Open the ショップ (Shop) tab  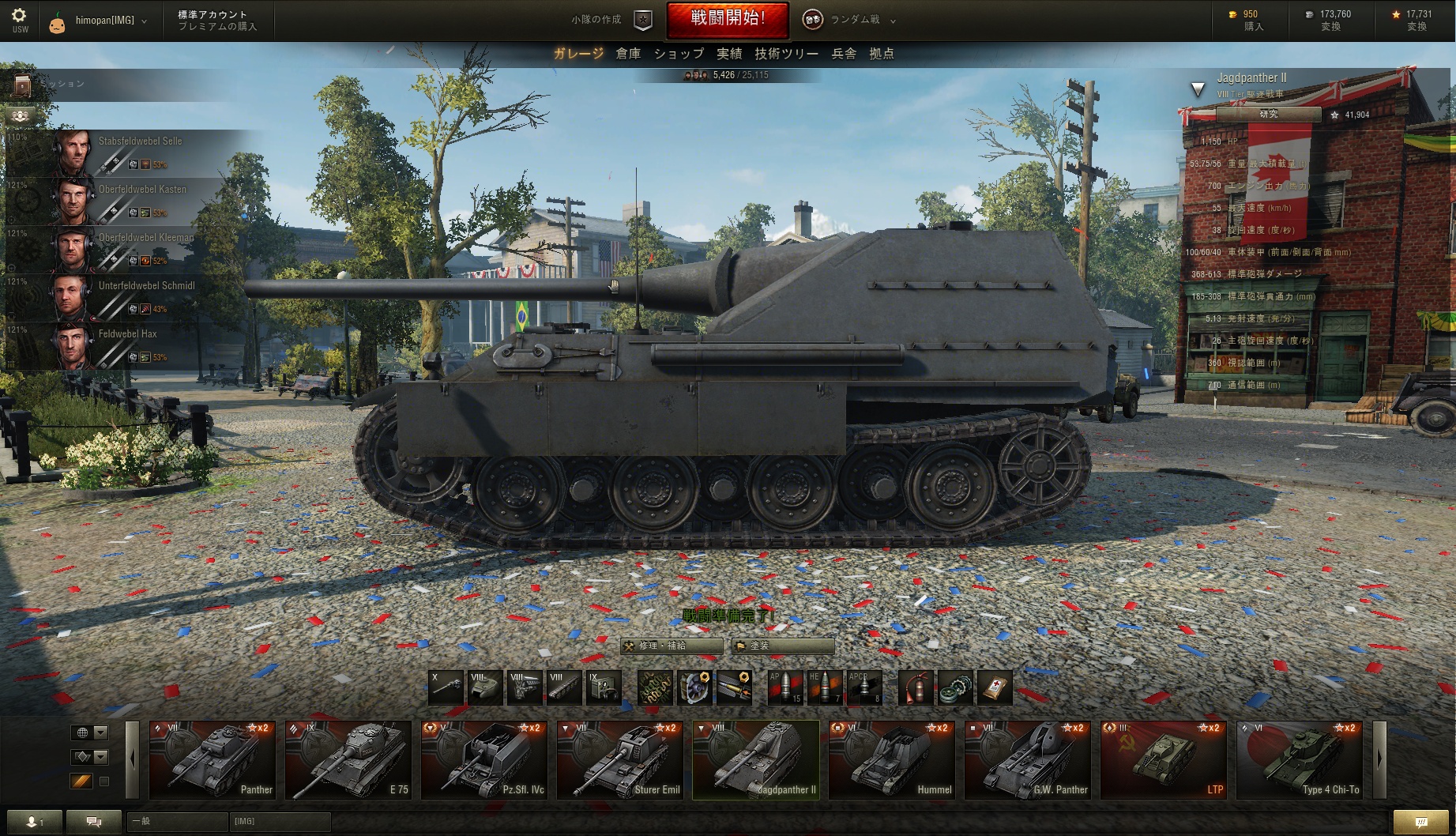(679, 54)
